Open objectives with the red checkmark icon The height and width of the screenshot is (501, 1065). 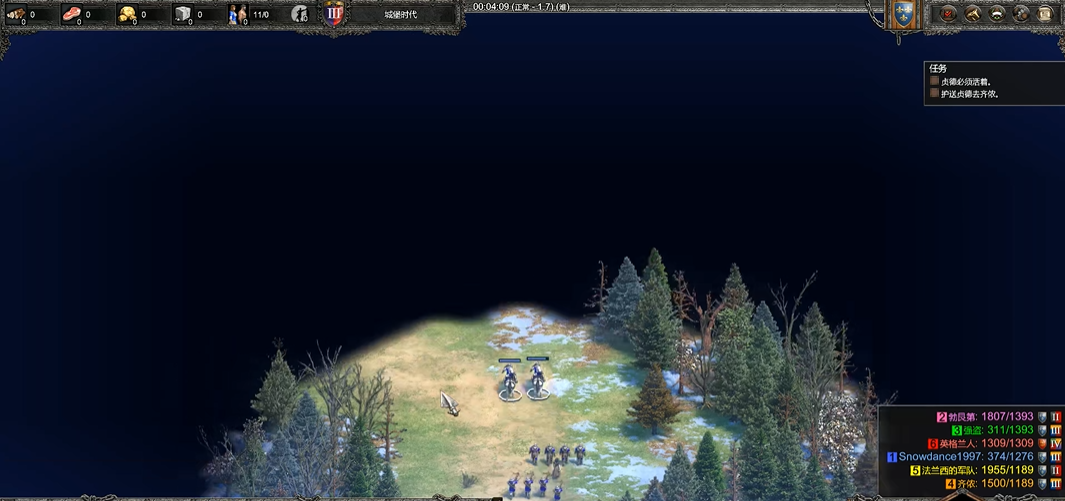click(x=948, y=14)
